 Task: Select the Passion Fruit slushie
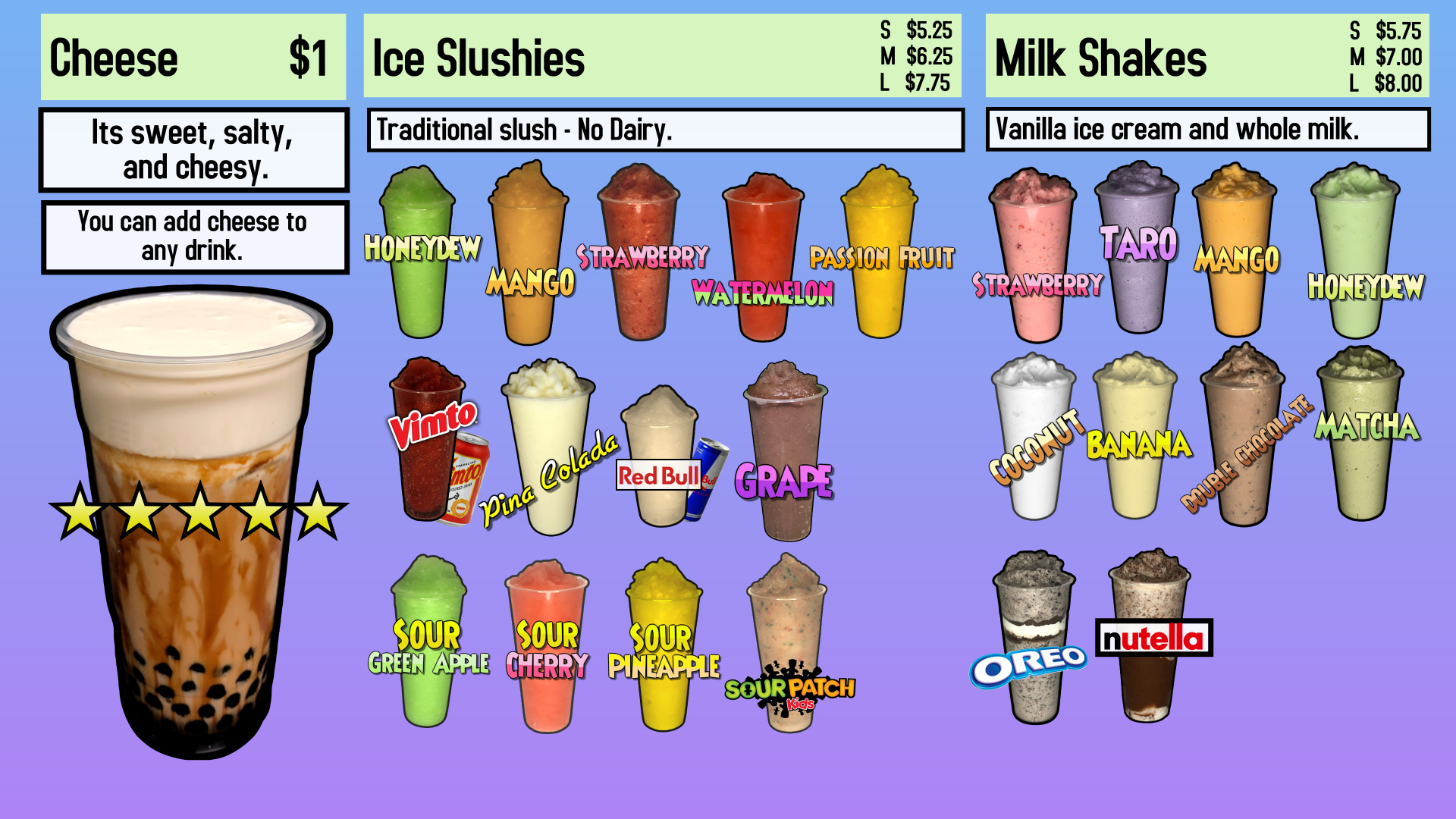tap(880, 254)
